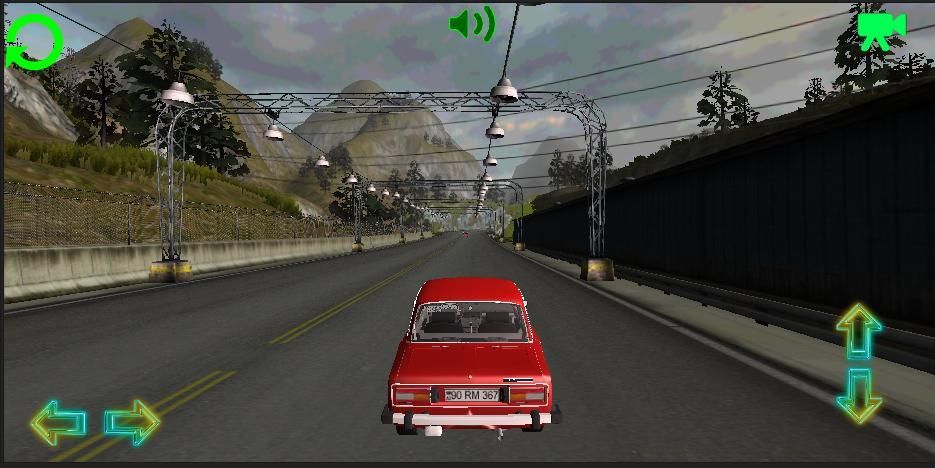Steer left with the left arrow button
935x468 pixels.
coord(58,423)
